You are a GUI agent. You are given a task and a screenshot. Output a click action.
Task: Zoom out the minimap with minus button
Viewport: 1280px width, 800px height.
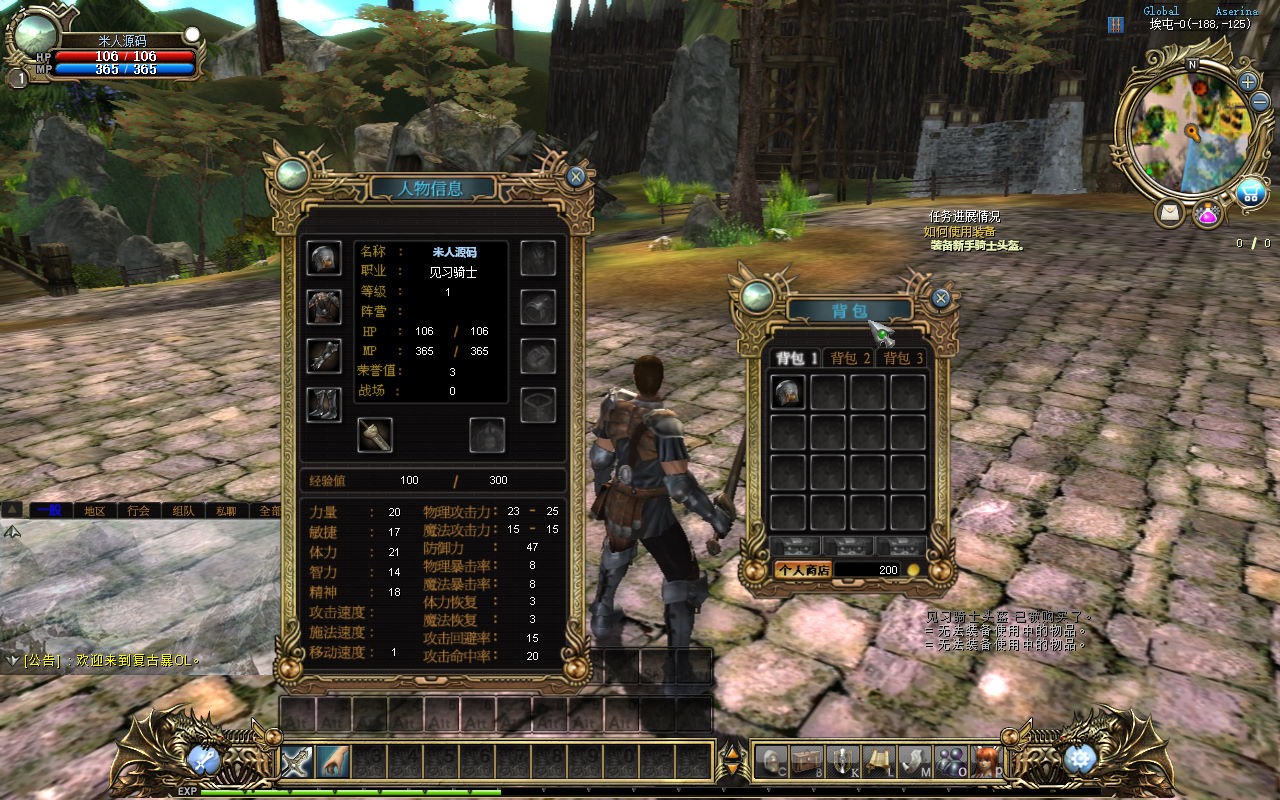pyautogui.click(x=1260, y=102)
